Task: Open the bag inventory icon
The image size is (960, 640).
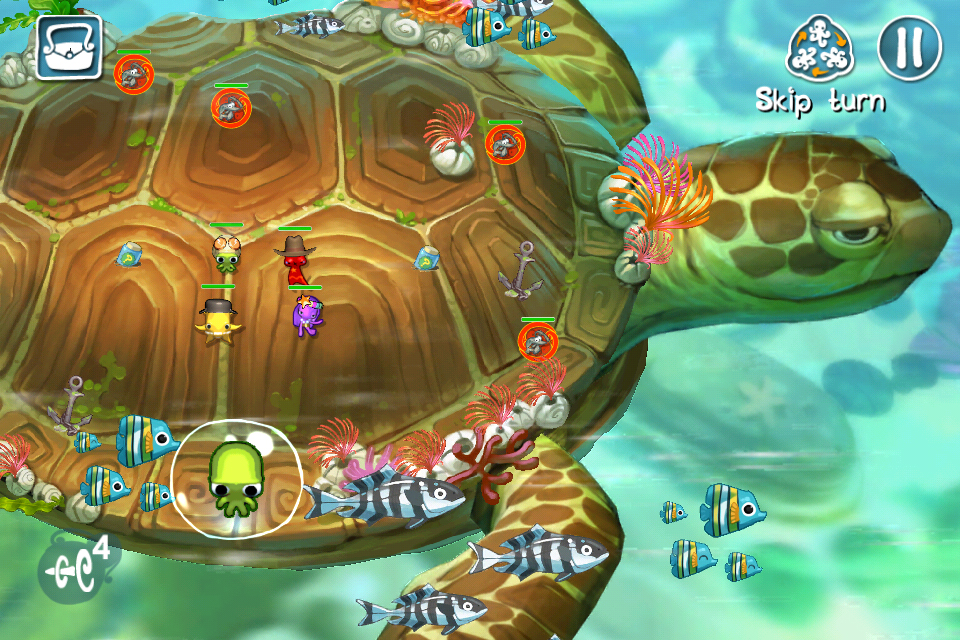Action: tap(69, 48)
